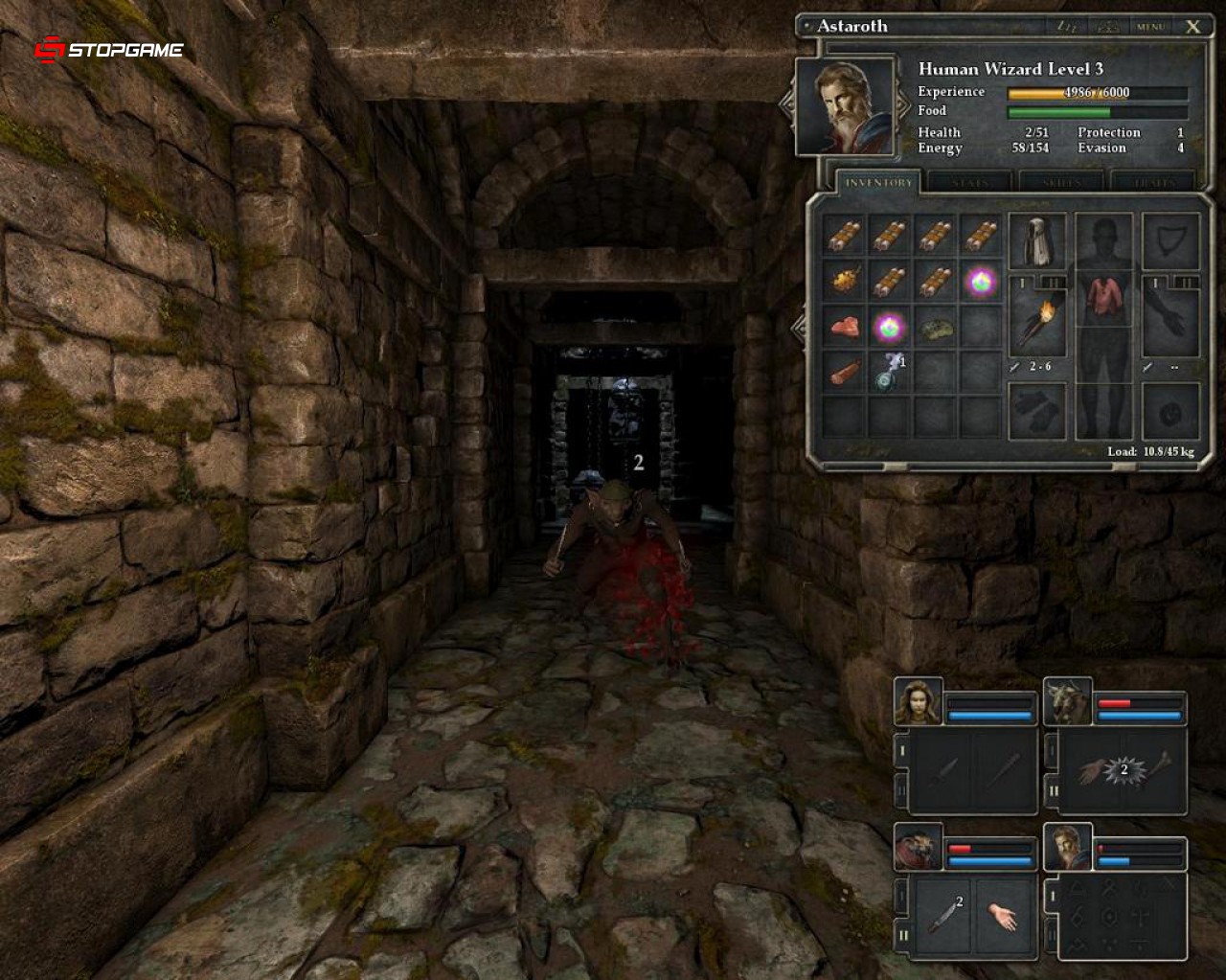Switch the right hand to weapon set I
1226x980 pixels.
[x=1154, y=284]
